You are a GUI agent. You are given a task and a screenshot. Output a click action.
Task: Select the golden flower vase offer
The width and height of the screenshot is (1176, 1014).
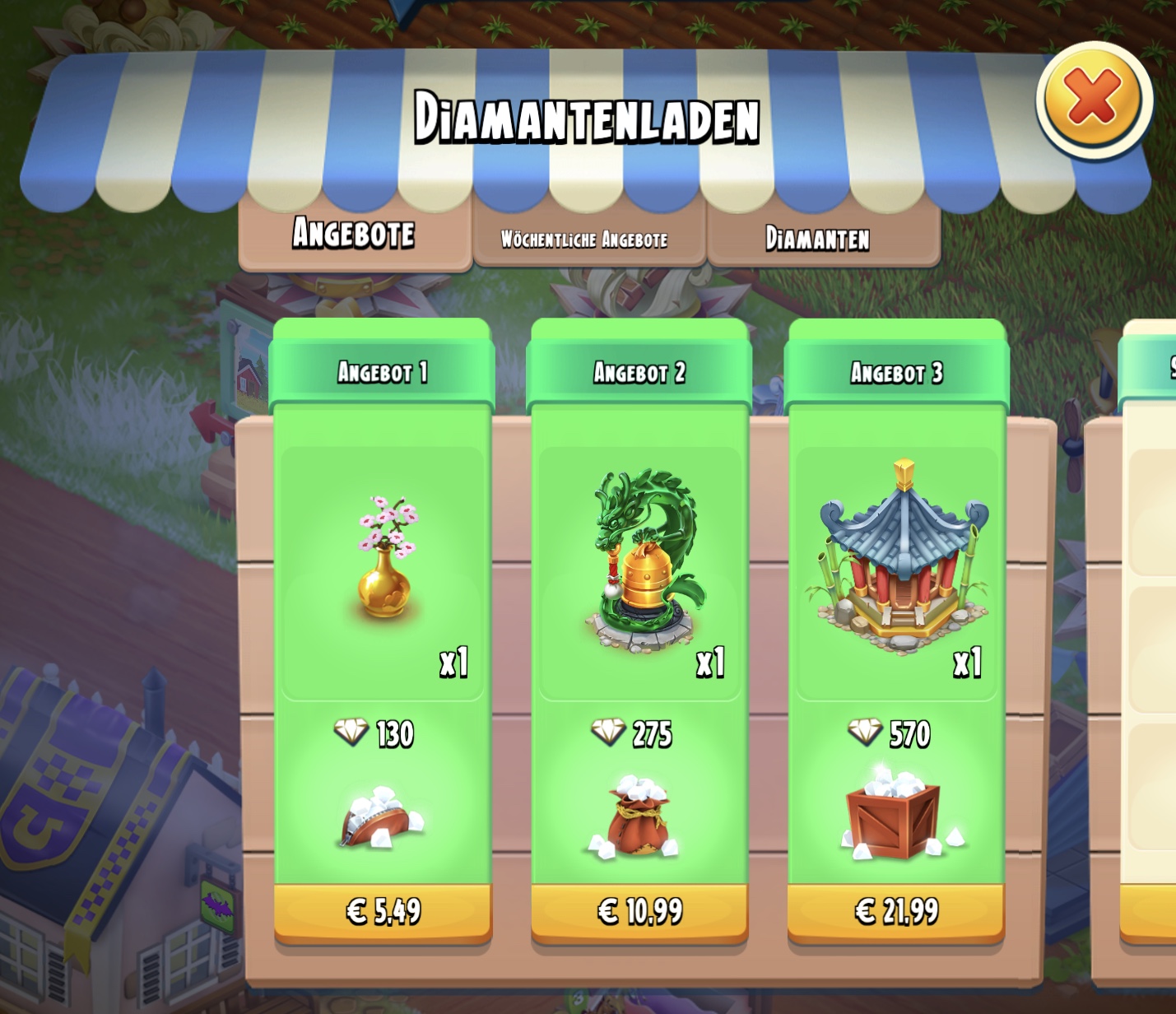pos(385,560)
